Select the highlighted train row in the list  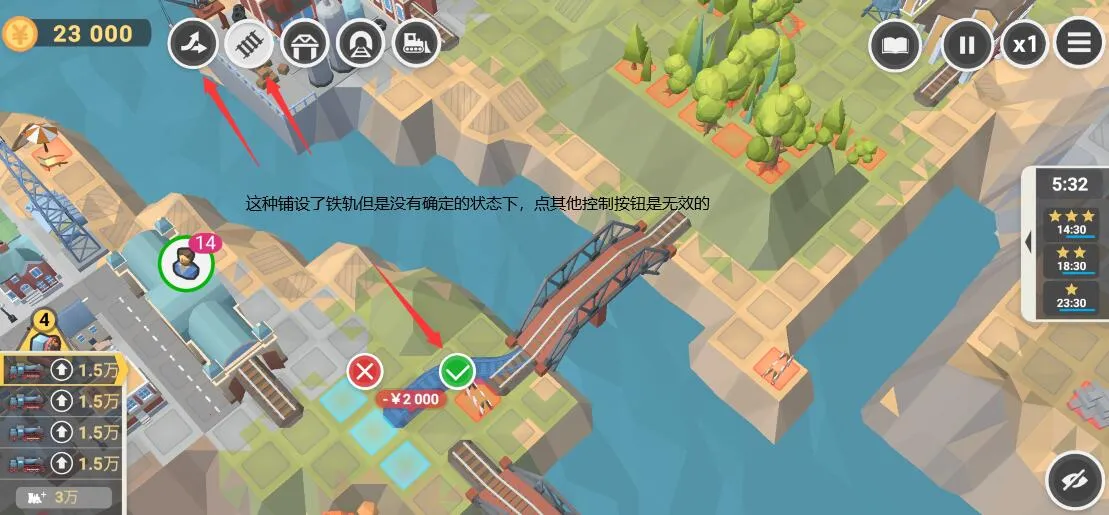62,371
